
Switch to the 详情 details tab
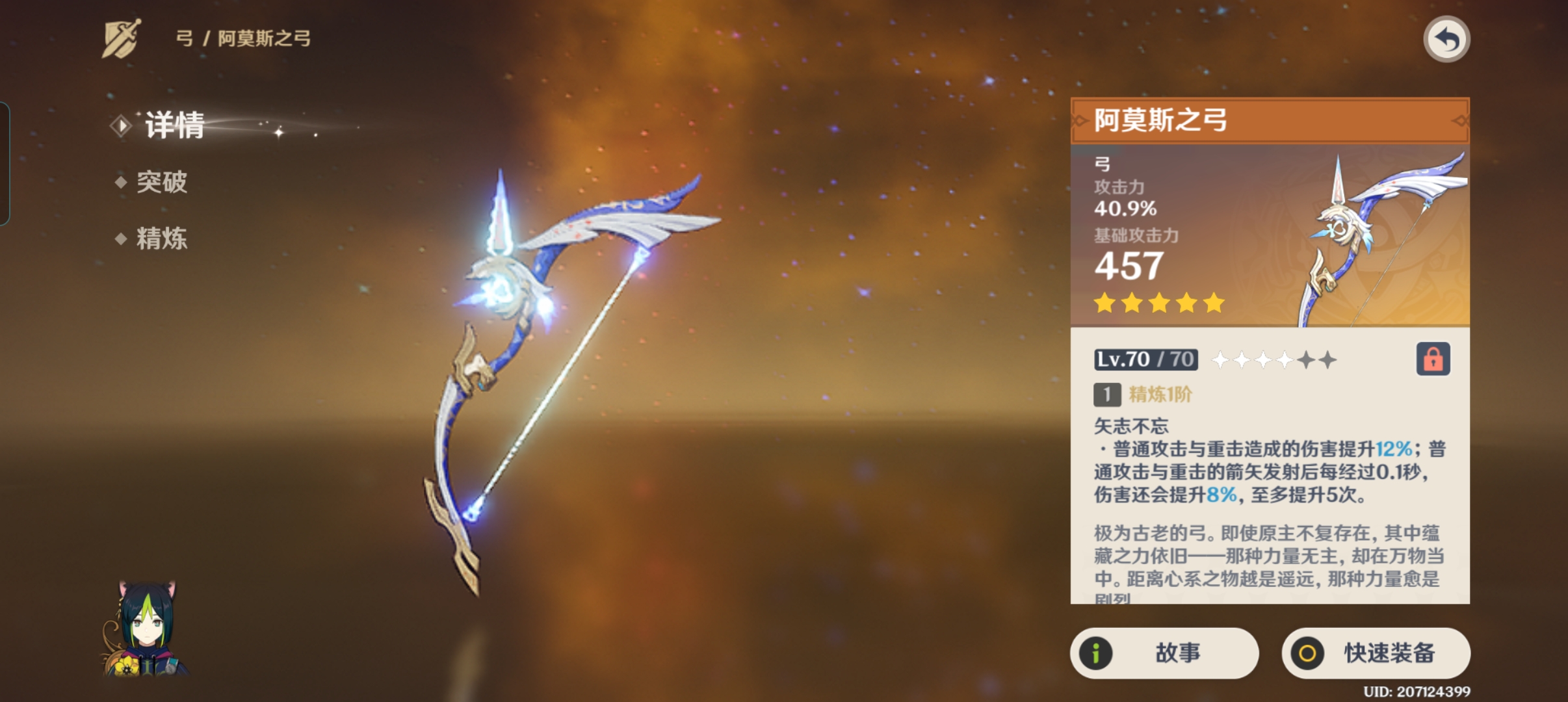coord(173,125)
